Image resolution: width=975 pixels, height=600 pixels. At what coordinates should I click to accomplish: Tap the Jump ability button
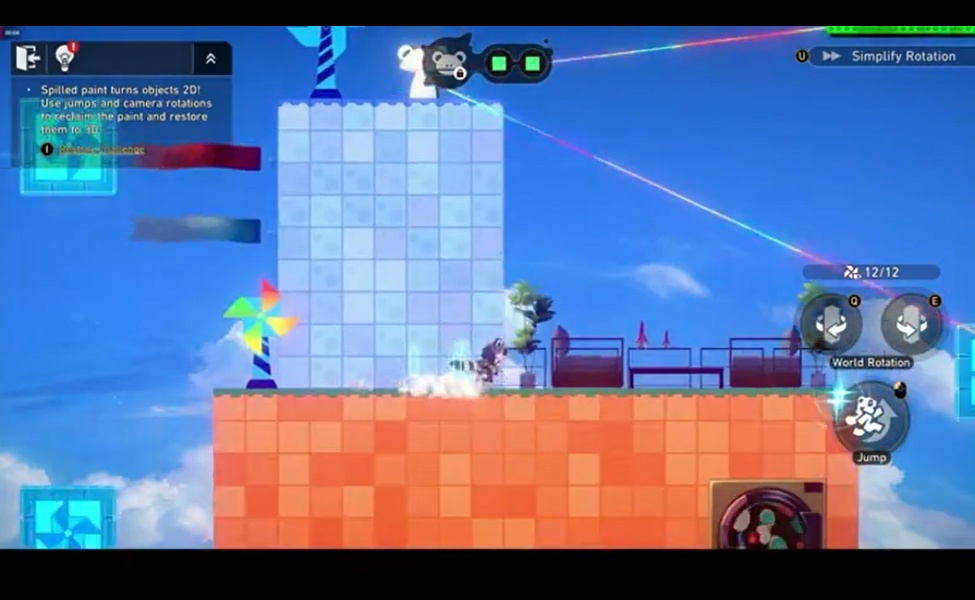tap(870, 417)
